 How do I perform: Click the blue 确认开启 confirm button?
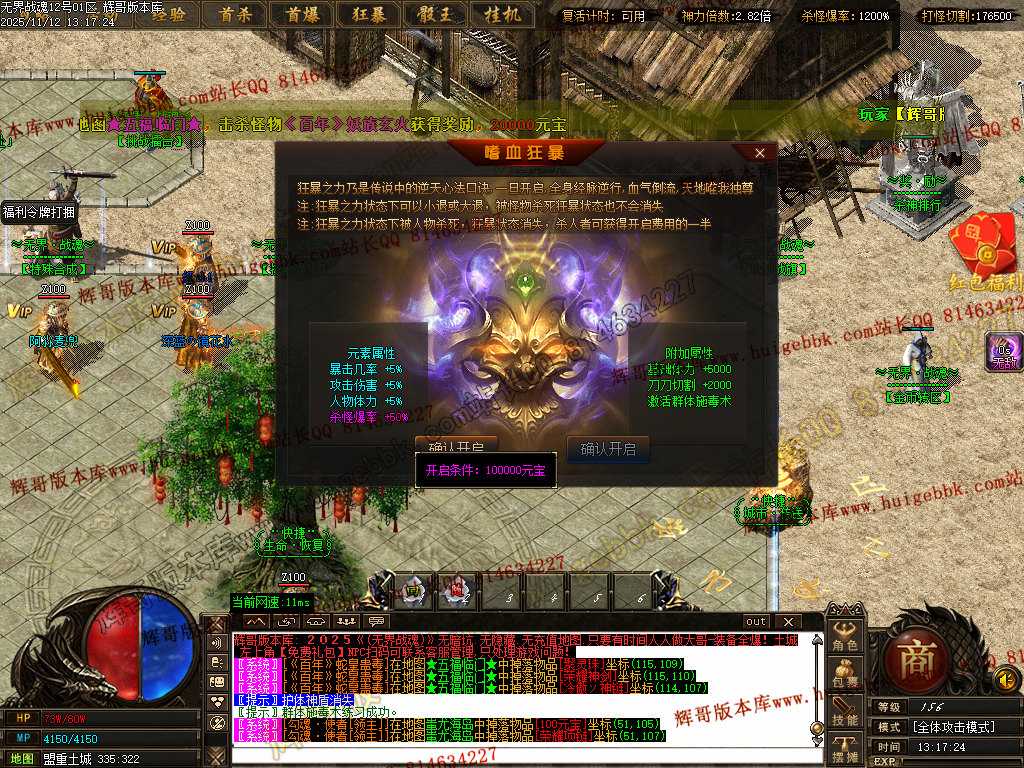(608, 449)
